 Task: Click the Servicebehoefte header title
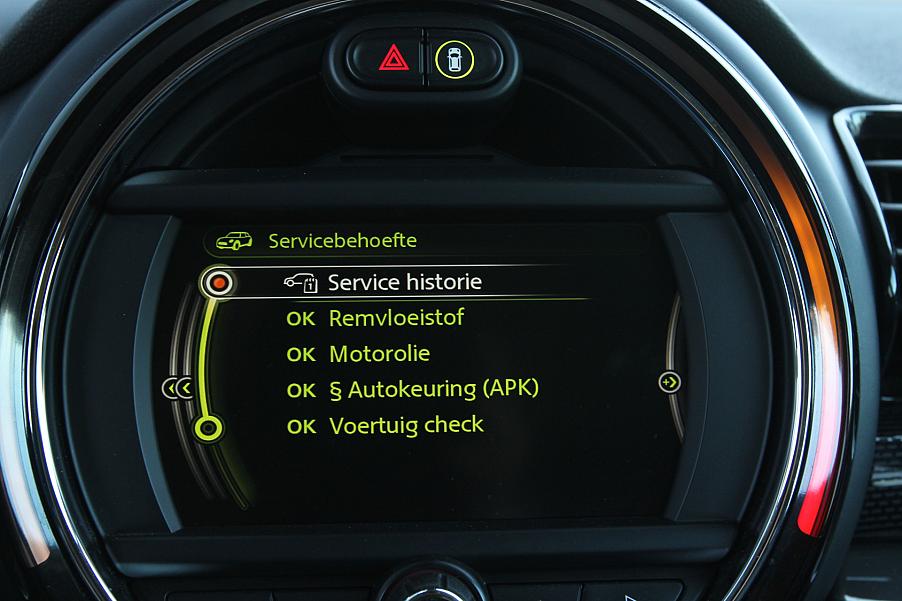tap(342, 241)
